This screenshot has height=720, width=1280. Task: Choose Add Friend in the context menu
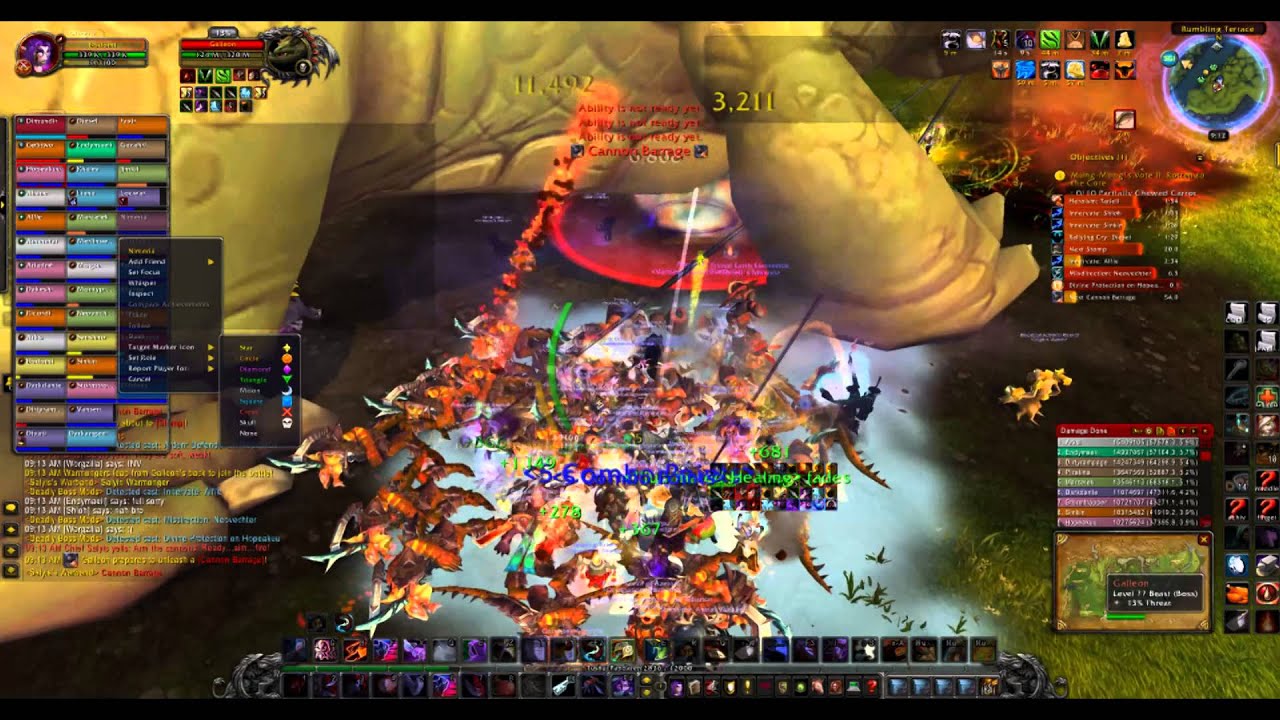(x=147, y=261)
